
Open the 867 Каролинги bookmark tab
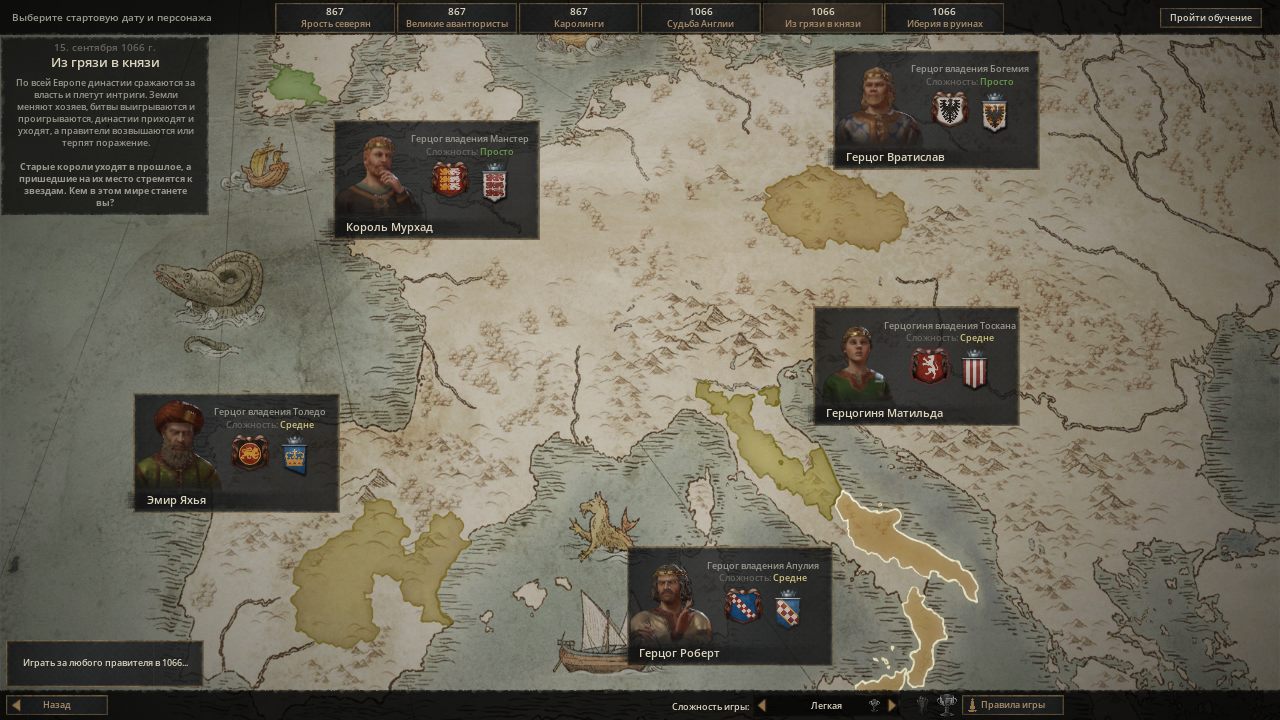pos(576,17)
